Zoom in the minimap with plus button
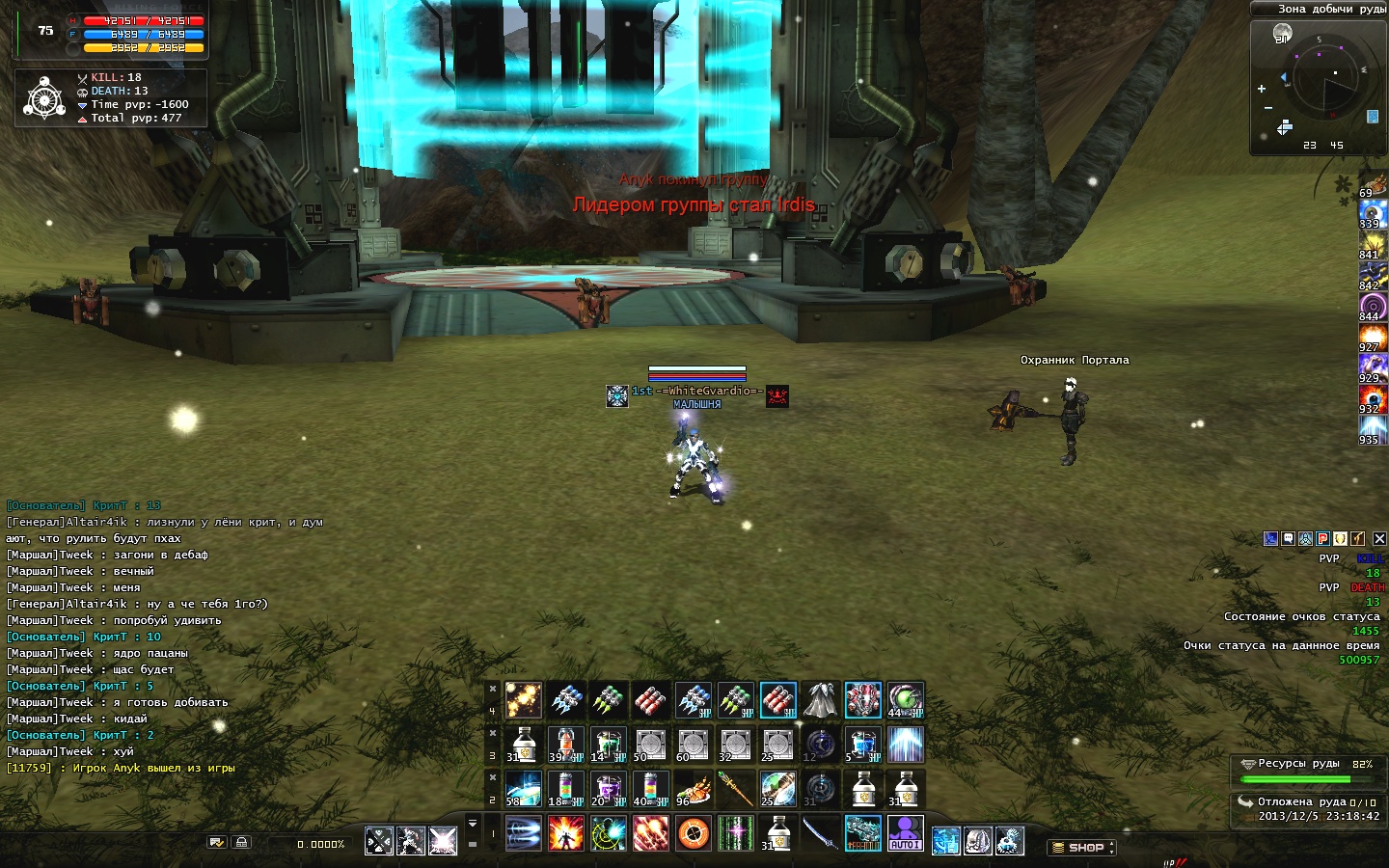 click(1262, 89)
